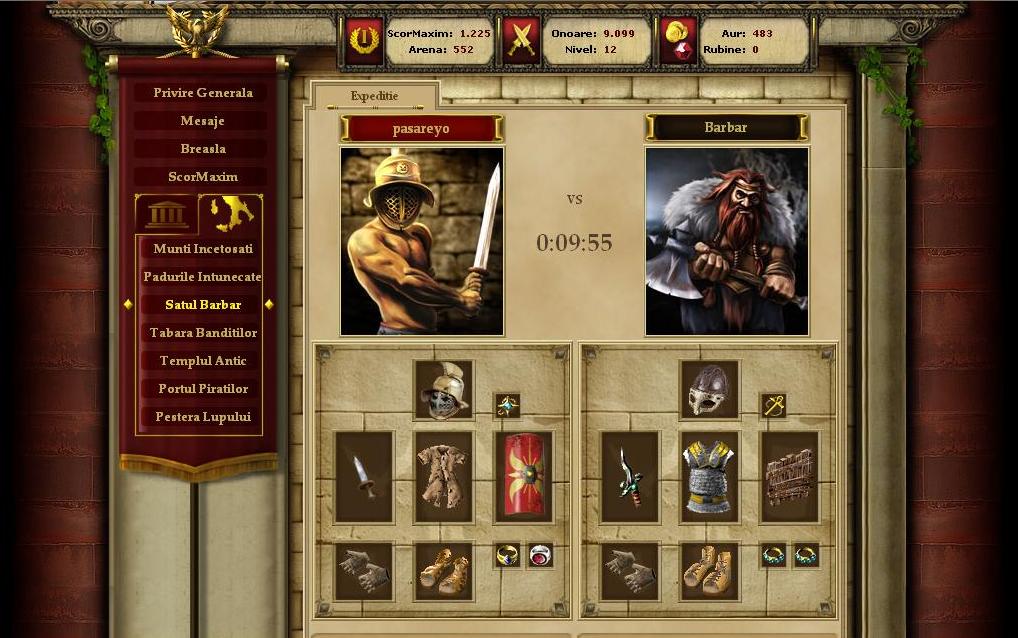This screenshot has width=1018, height=638.
Task: Open the Mesaje menu entry
Action: coord(202,121)
